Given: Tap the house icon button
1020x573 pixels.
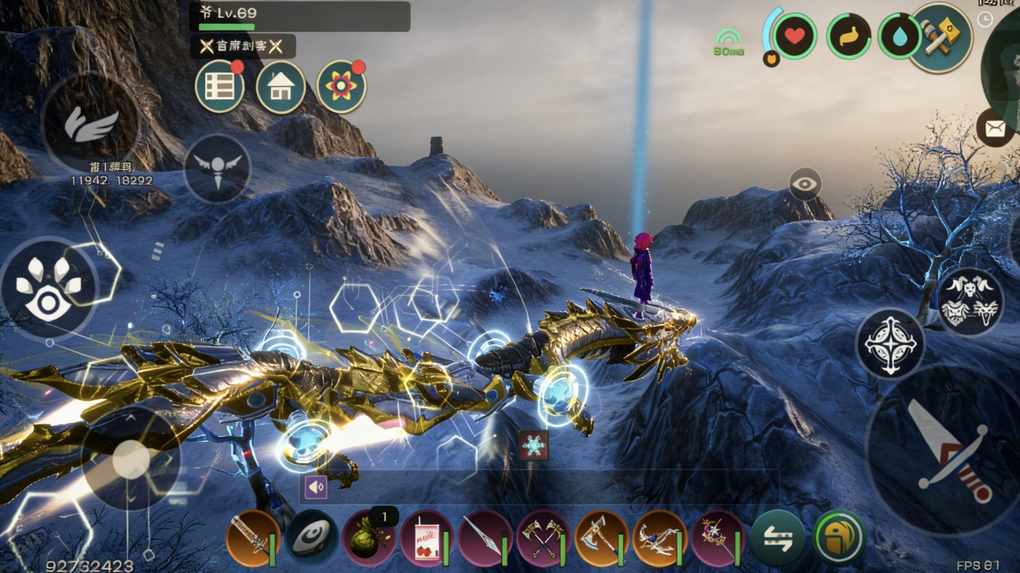Looking at the screenshot, I should point(280,87).
